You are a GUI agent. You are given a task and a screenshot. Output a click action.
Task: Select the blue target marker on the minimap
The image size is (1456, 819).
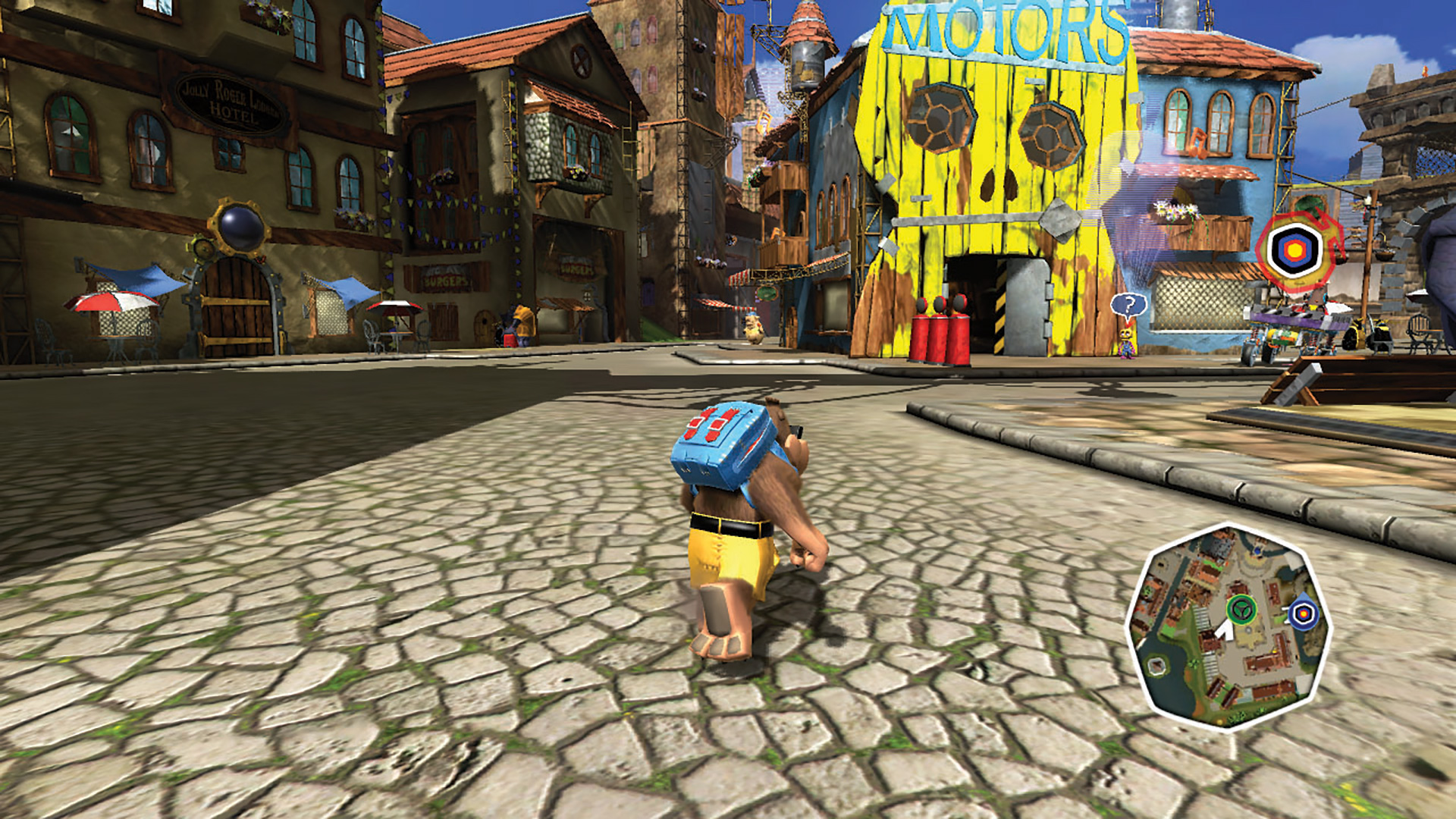tap(1304, 614)
